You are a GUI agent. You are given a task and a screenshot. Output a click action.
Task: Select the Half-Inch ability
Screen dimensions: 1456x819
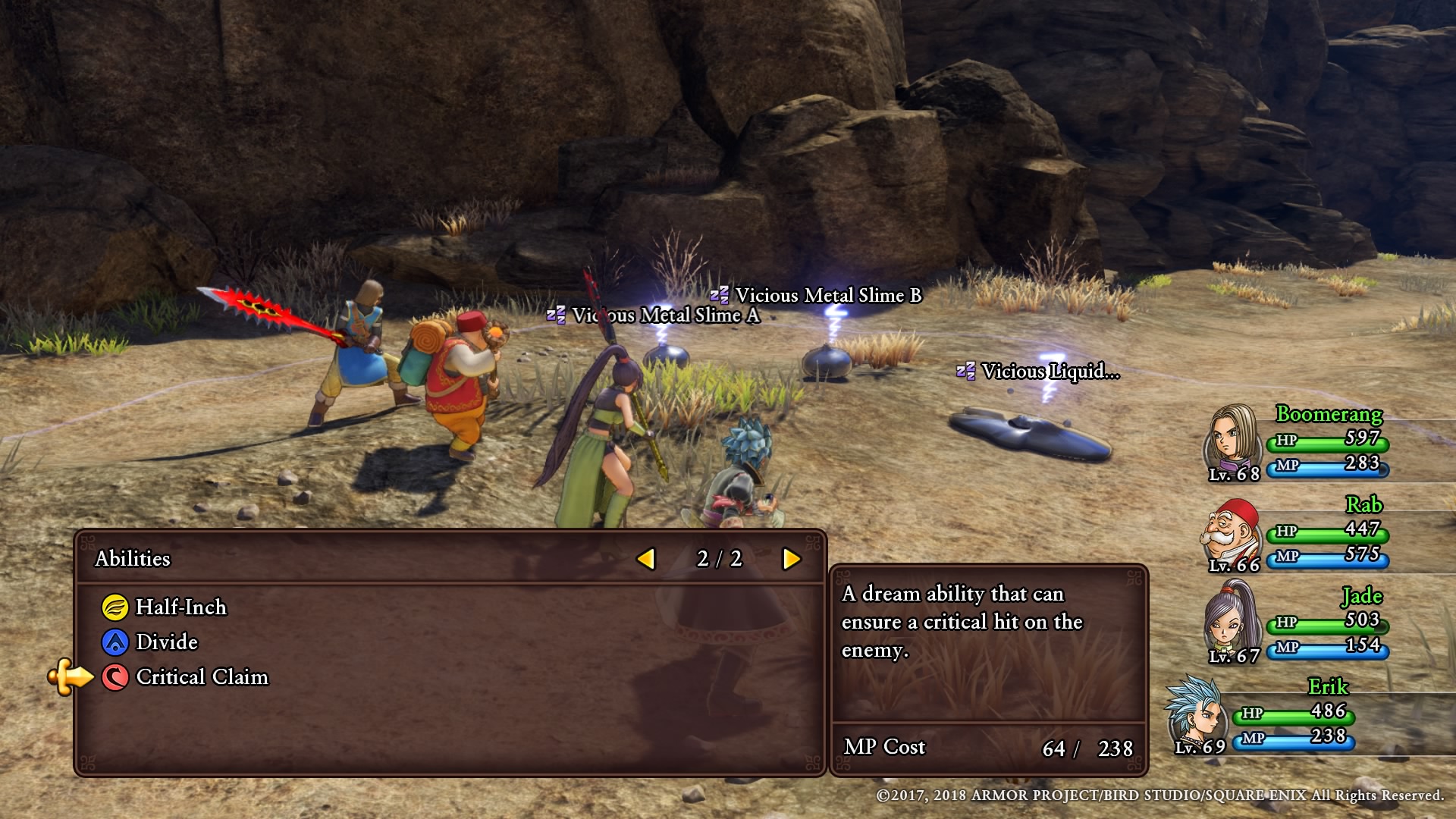coord(180,607)
